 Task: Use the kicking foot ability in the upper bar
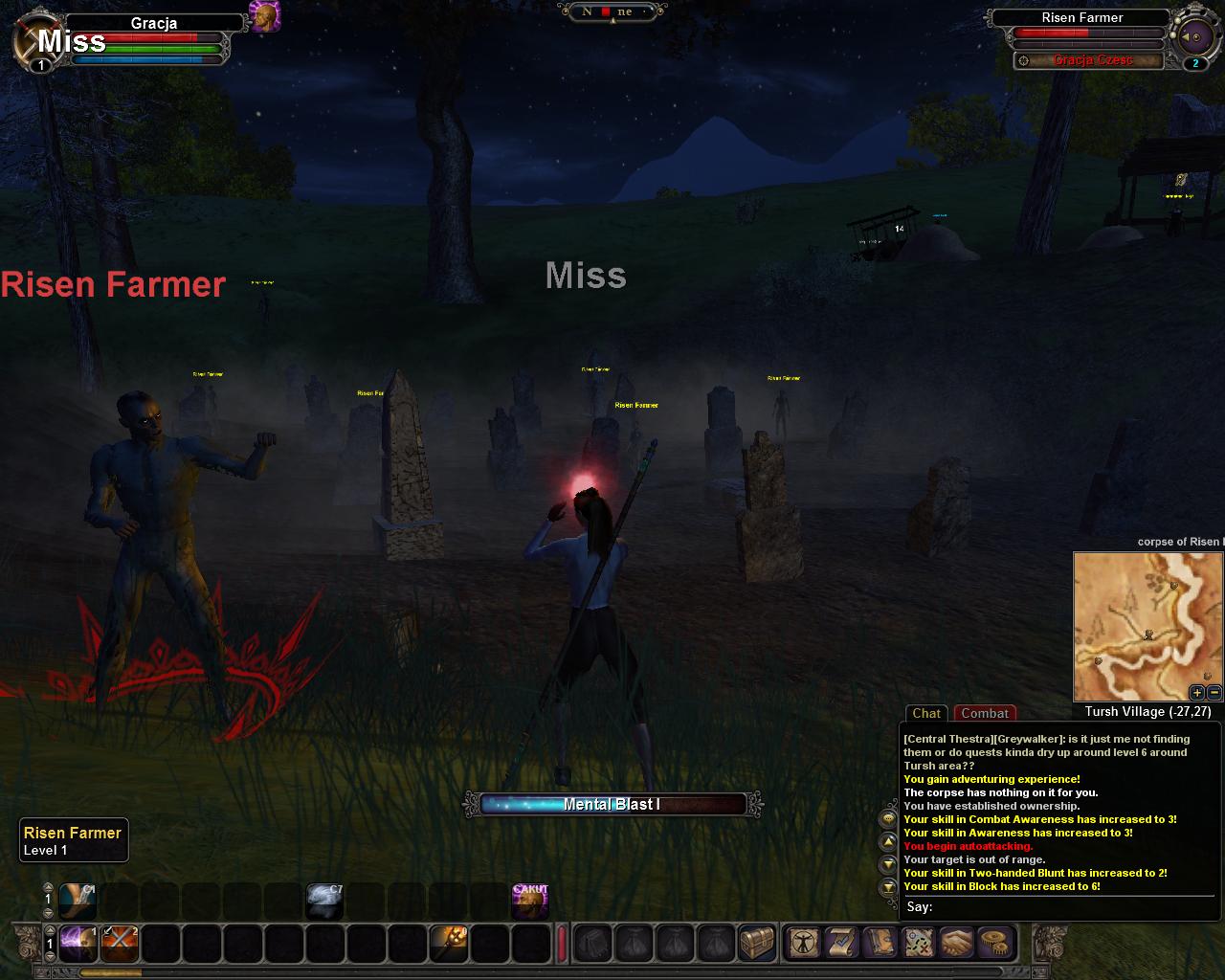(x=78, y=902)
